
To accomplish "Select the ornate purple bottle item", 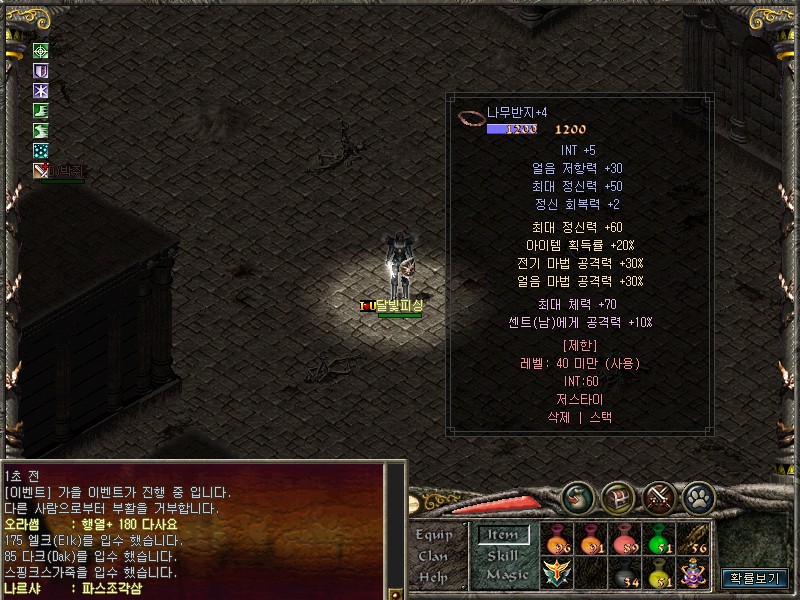I will (693, 573).
